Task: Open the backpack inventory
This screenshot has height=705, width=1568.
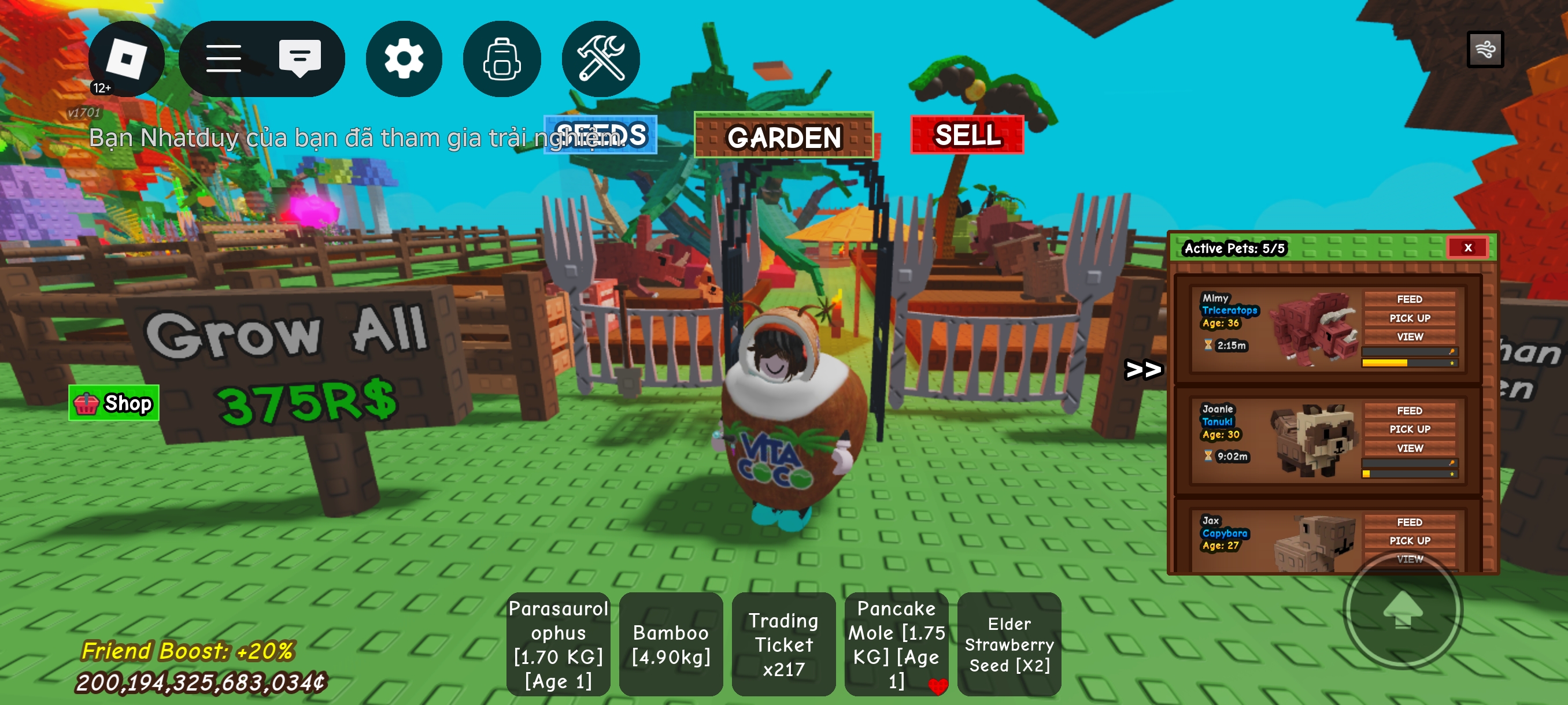Action: click(x=502, y=59)
